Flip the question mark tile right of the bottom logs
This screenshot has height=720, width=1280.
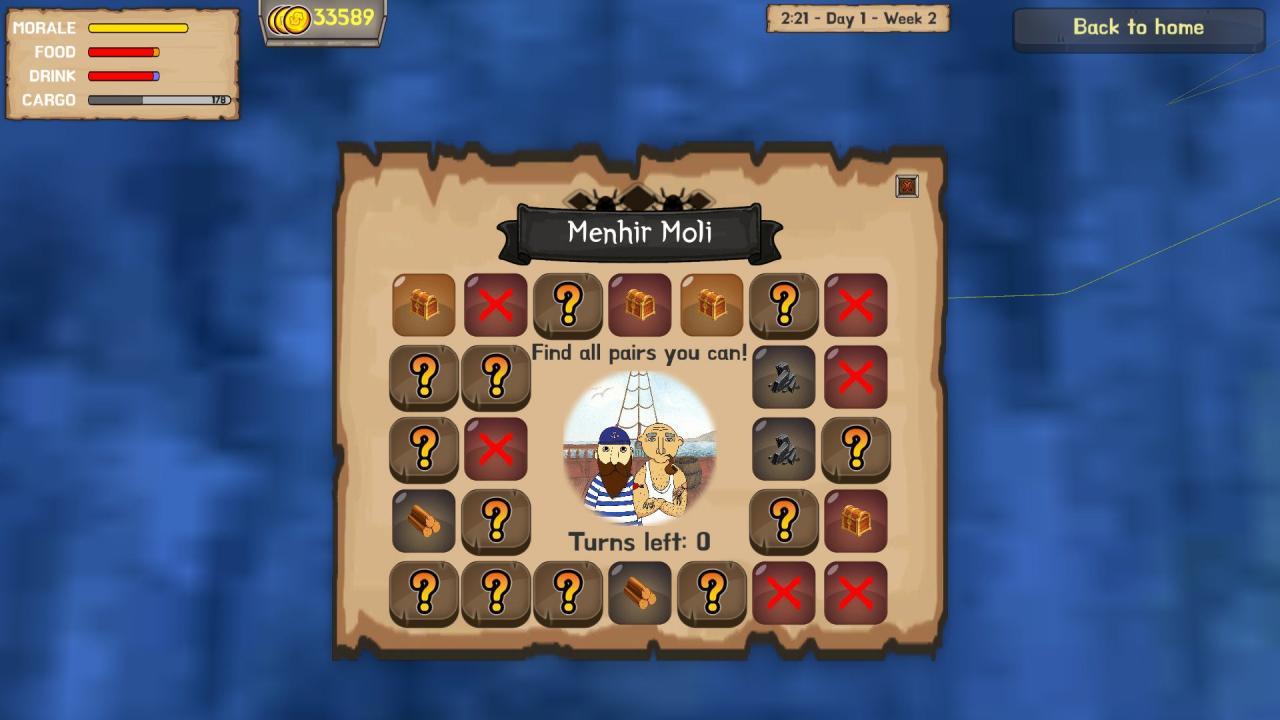click(712, 592)
